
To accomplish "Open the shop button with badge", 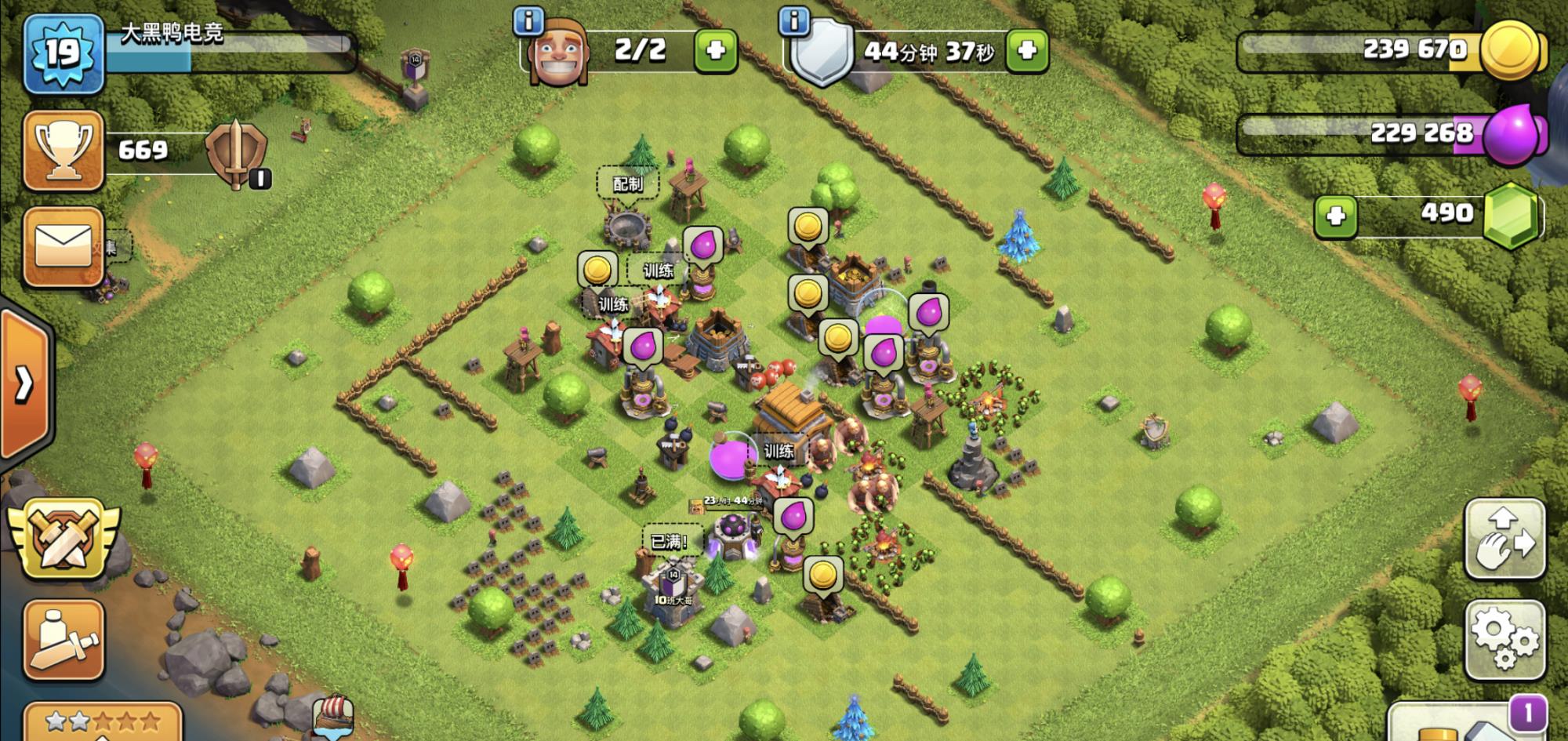I will [1466, 723].
